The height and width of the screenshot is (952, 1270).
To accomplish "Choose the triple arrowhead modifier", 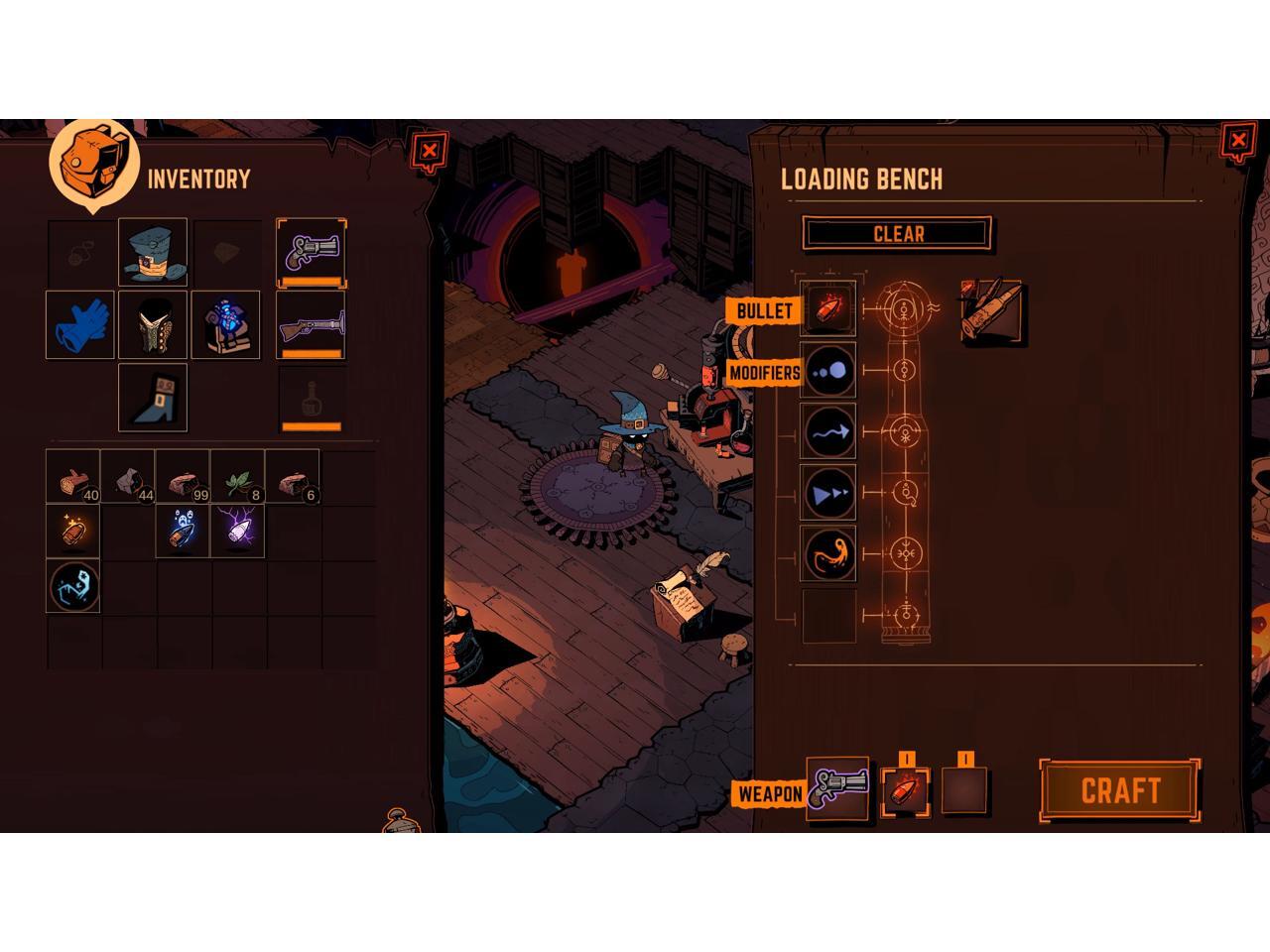I will tap(828, 493).
